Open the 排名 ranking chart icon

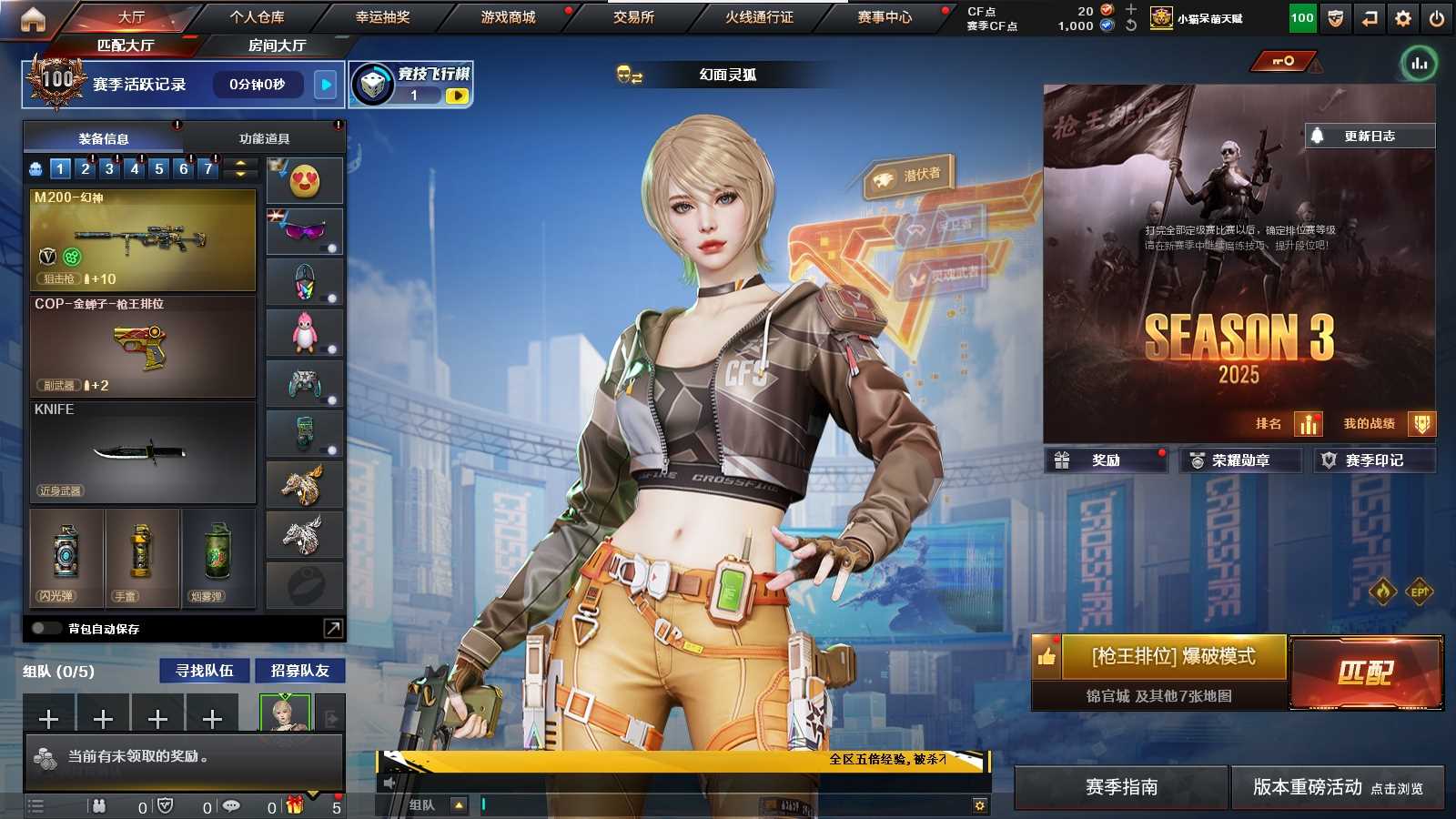click(1308, 423)
